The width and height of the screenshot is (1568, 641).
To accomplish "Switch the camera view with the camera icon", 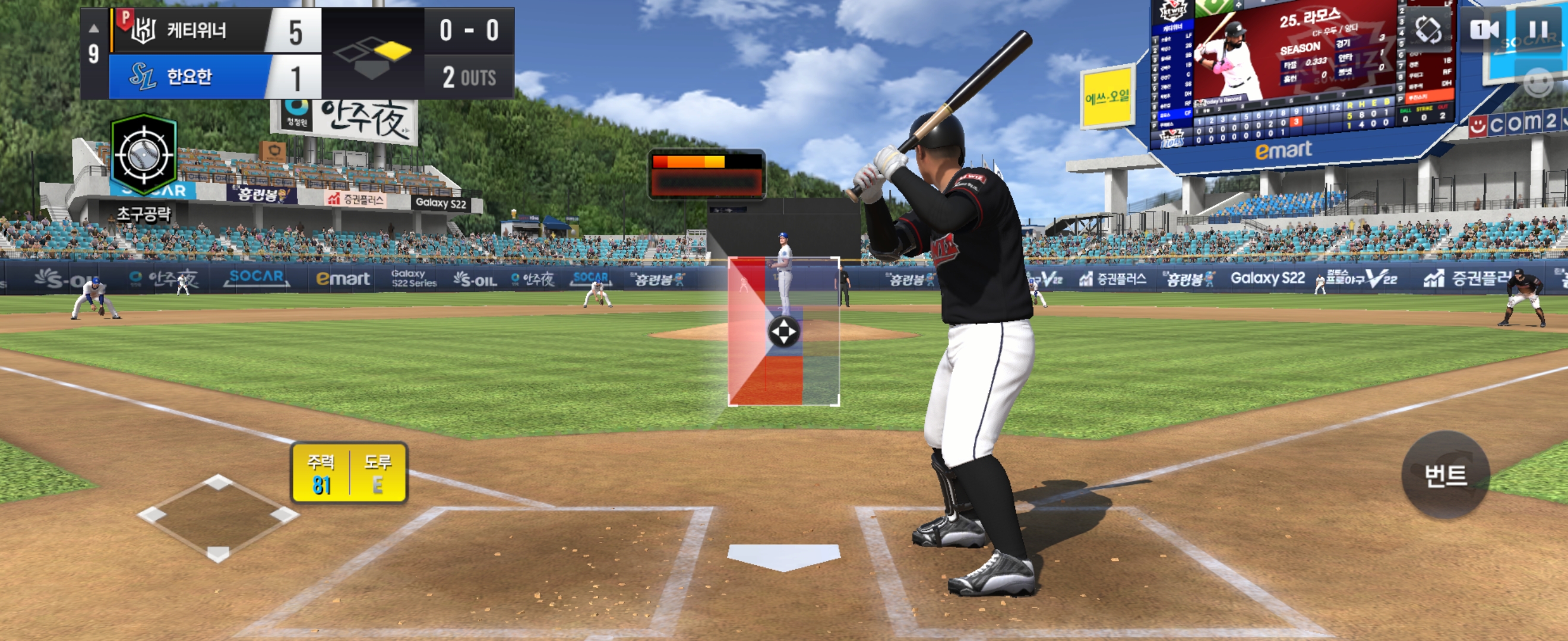I will coord(1484,29).
